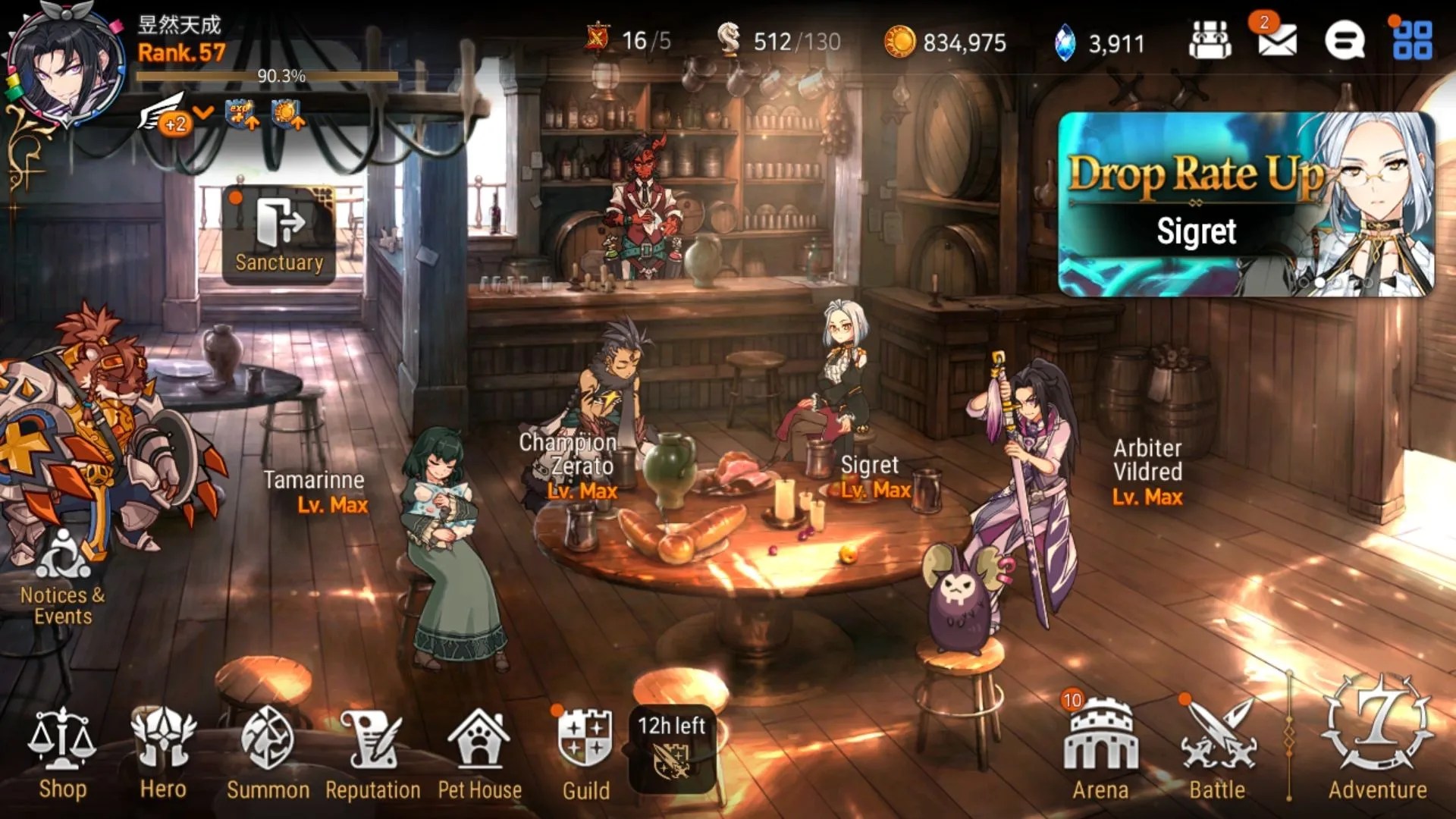Open the blue grid menu icon

pos(1412,40)
